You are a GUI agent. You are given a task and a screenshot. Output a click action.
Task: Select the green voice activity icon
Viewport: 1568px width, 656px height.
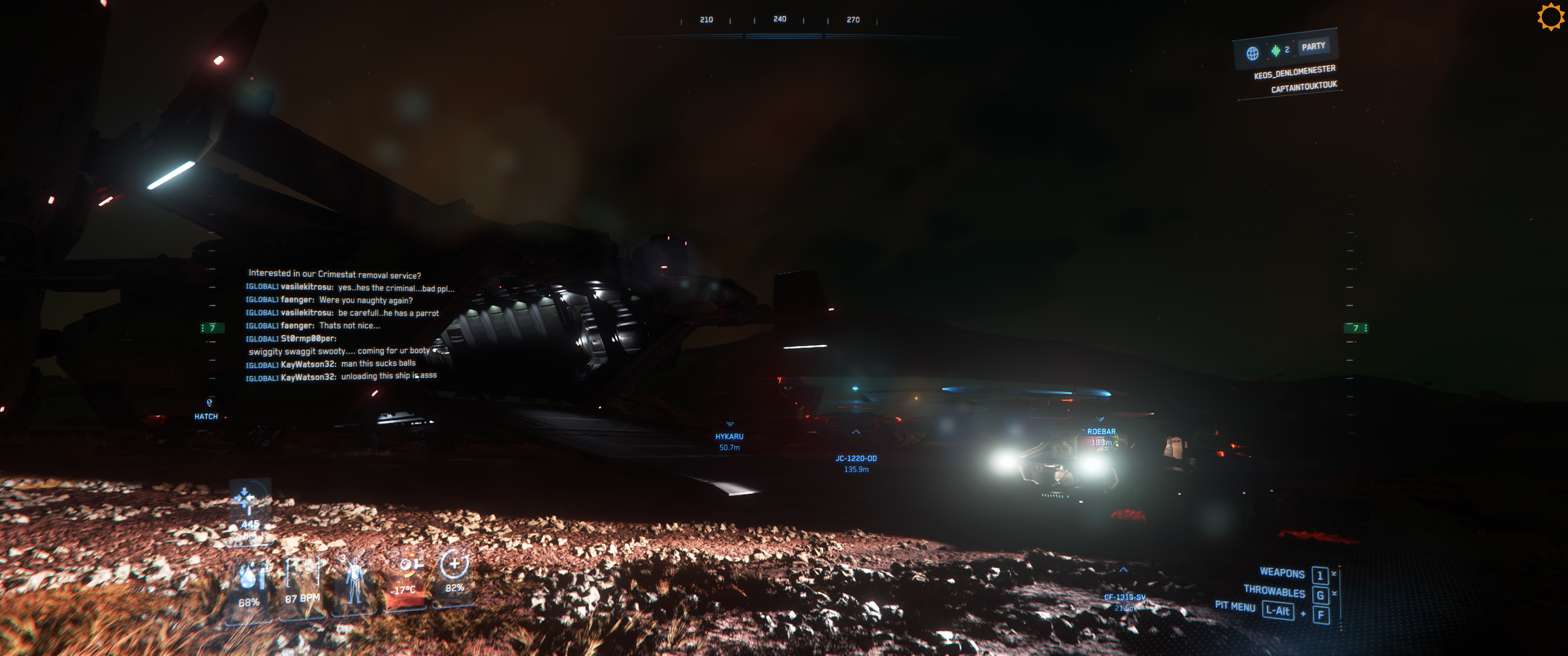click(x=1275, y=51)
